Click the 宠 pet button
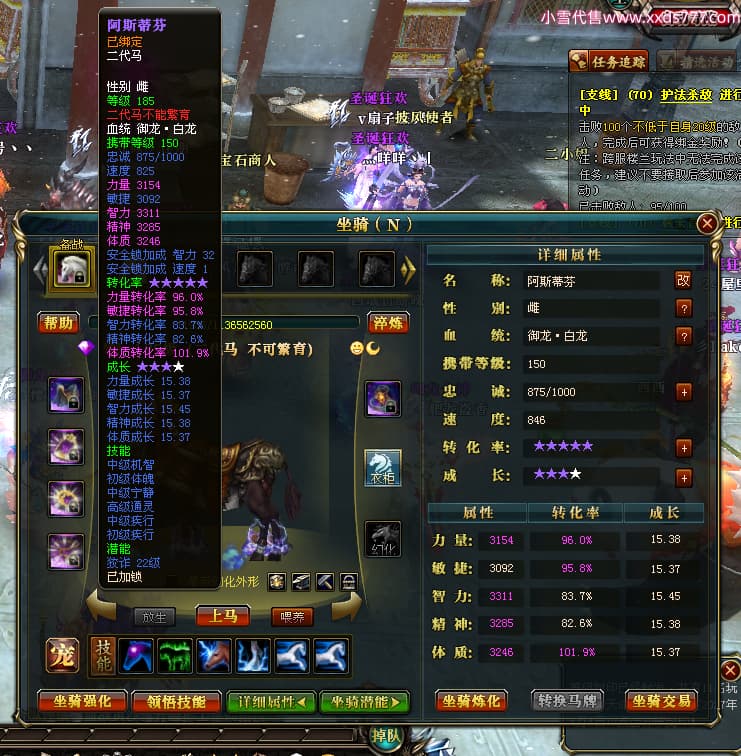The image size is (741, 756). (x=60, y=655)
